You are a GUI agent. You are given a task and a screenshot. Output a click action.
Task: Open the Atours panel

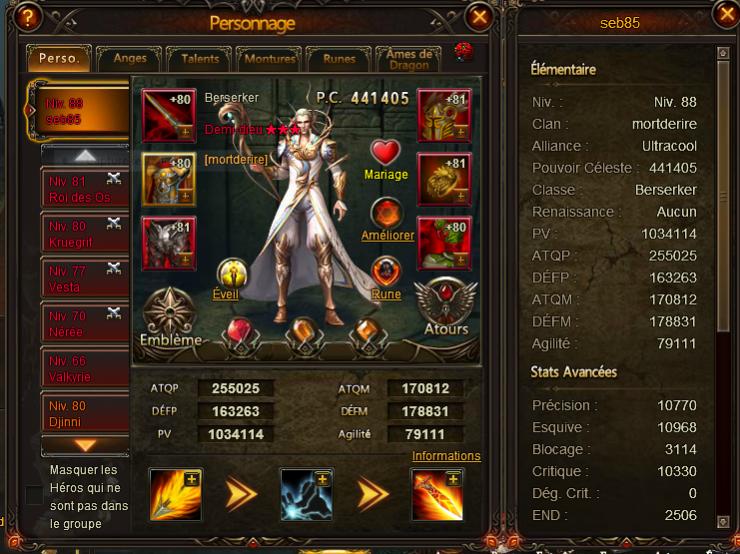[x=445, y=307]
